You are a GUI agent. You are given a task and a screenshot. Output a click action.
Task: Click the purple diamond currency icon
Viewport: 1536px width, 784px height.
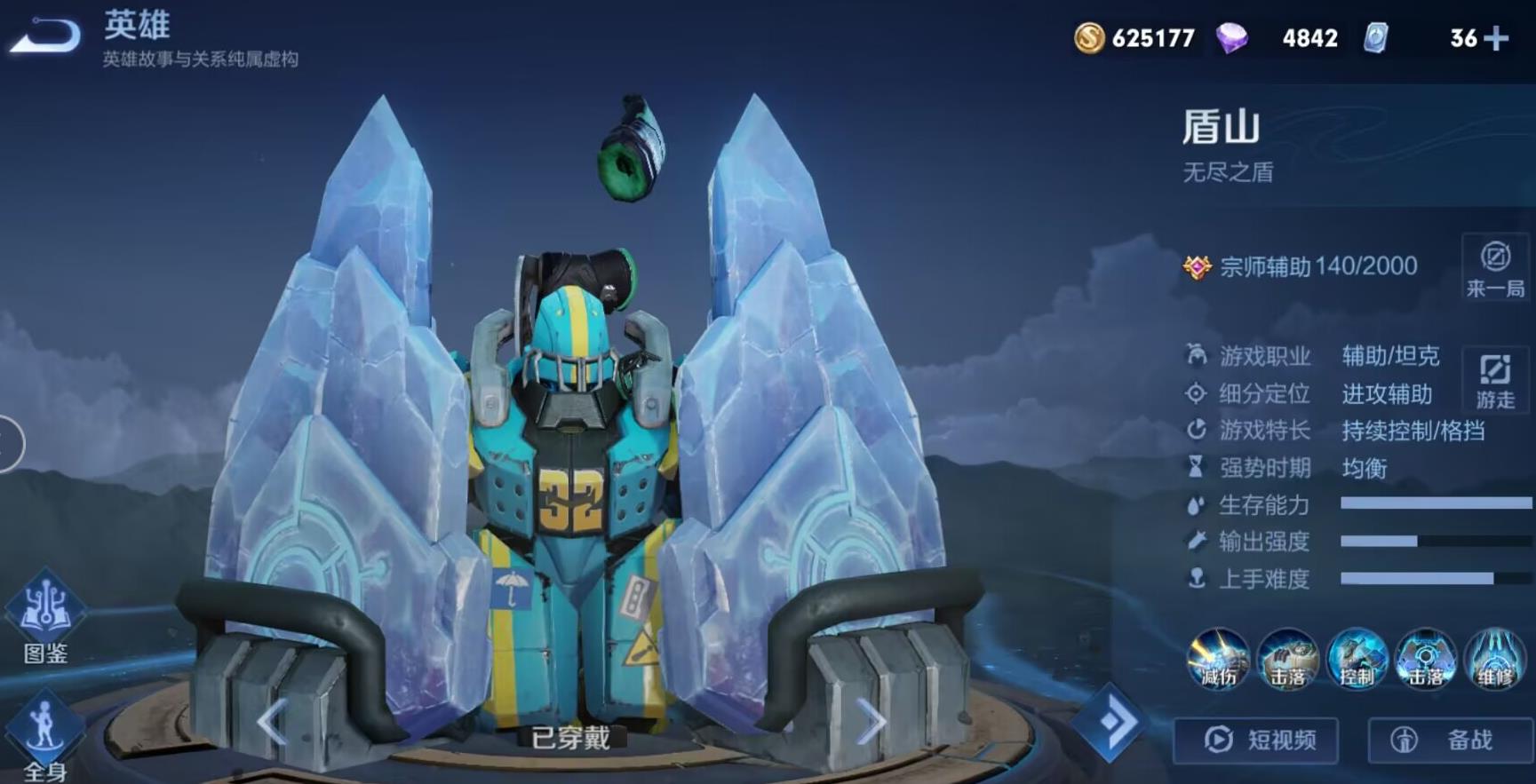1231,38
